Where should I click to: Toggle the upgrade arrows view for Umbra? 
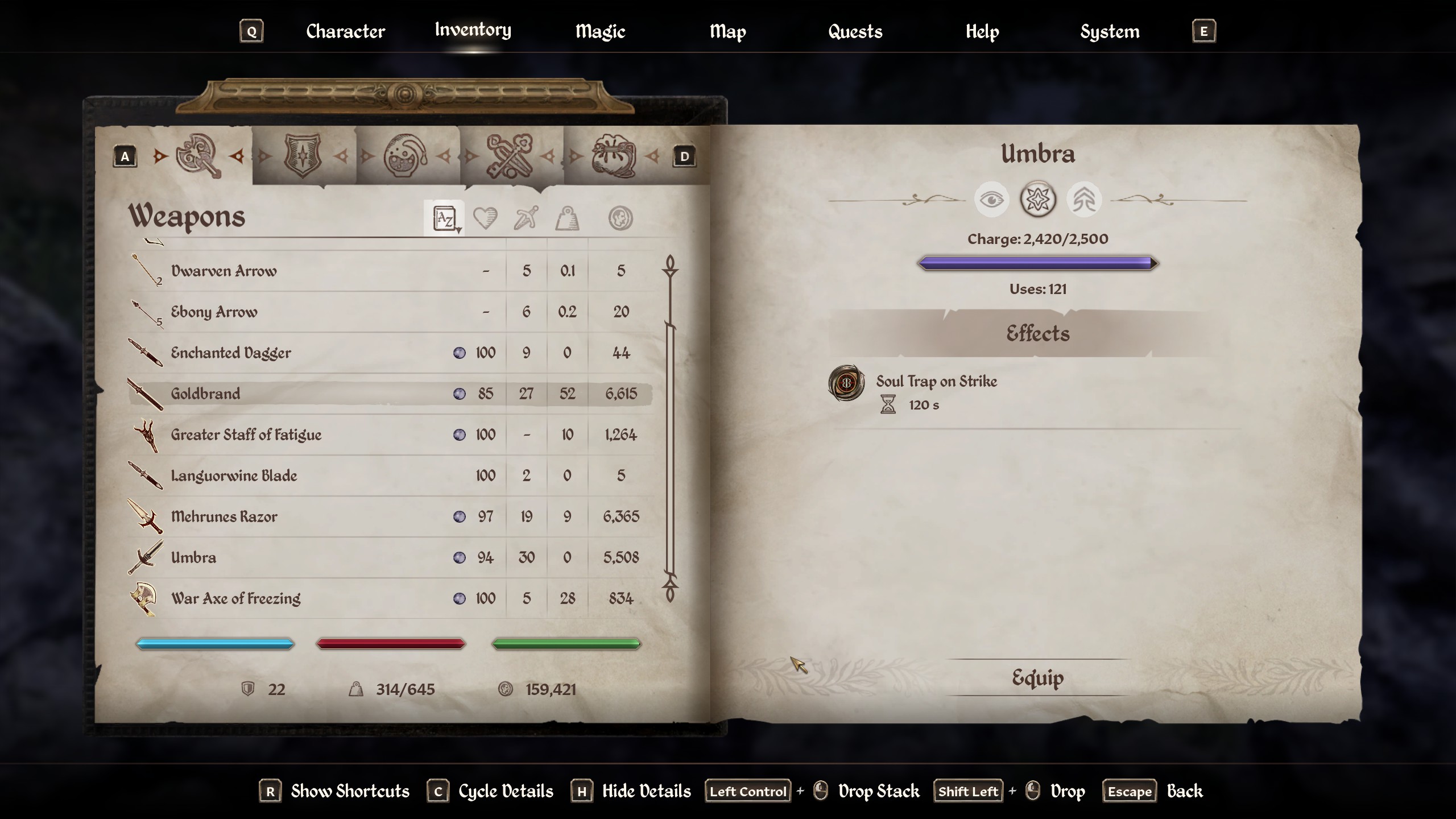point(1084,200)
